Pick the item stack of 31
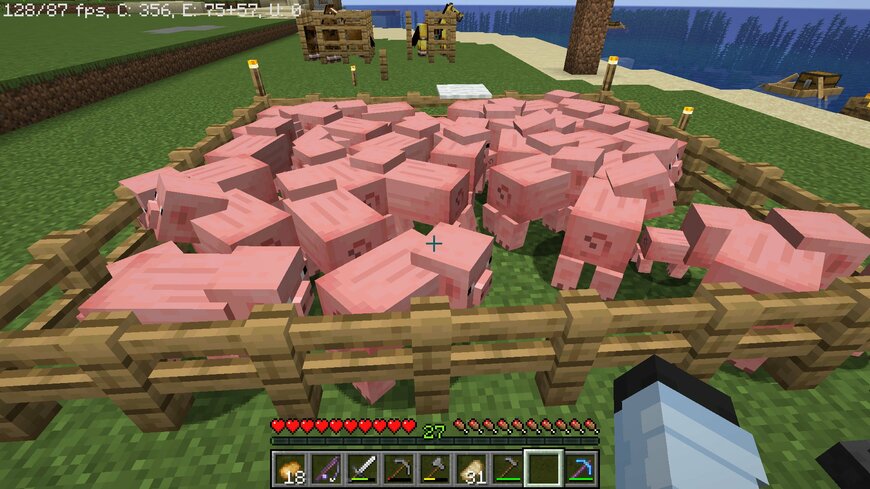 pyautogui.click(x=471, y=467)
